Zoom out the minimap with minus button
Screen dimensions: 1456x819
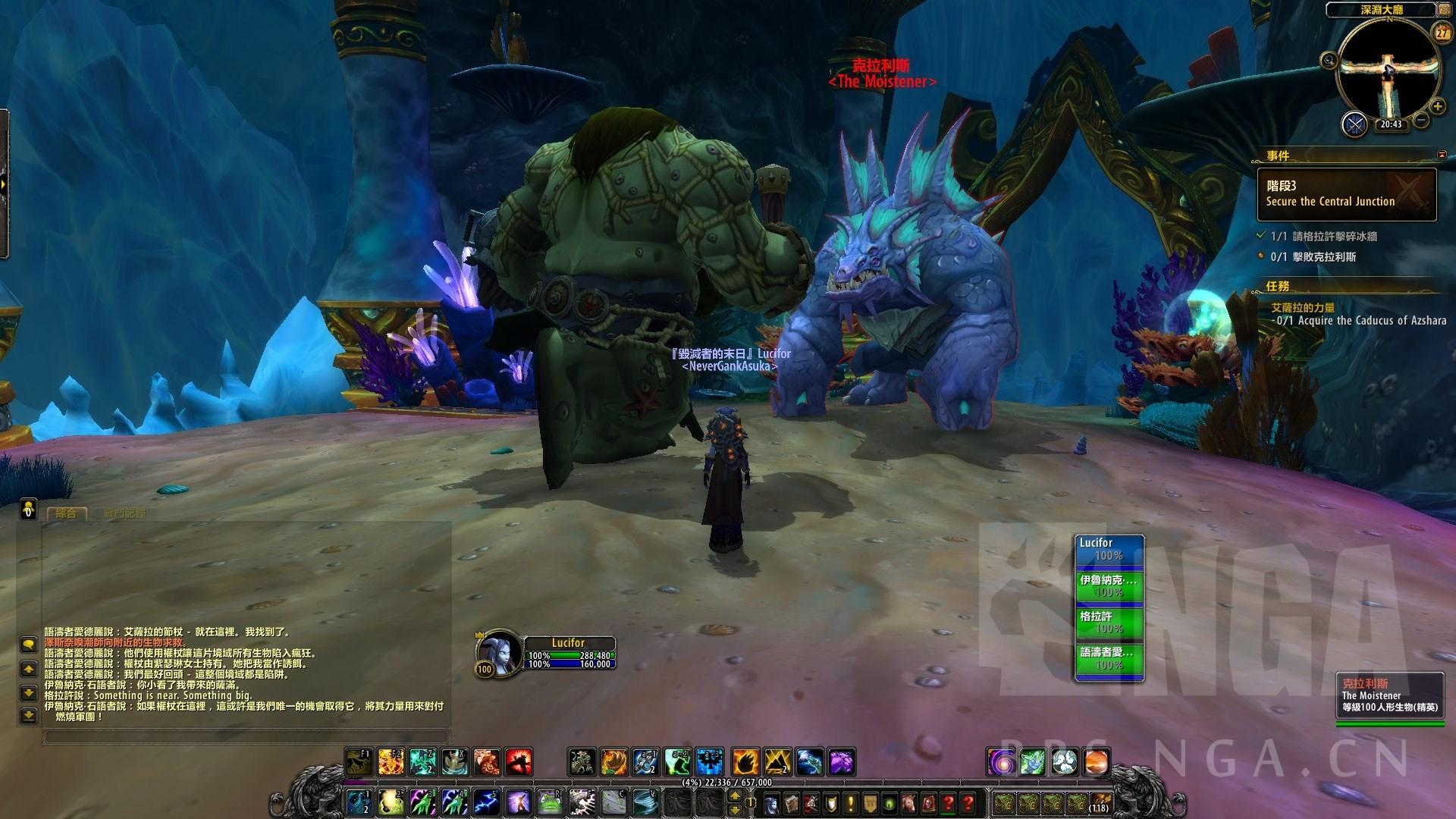(1421, 120)
